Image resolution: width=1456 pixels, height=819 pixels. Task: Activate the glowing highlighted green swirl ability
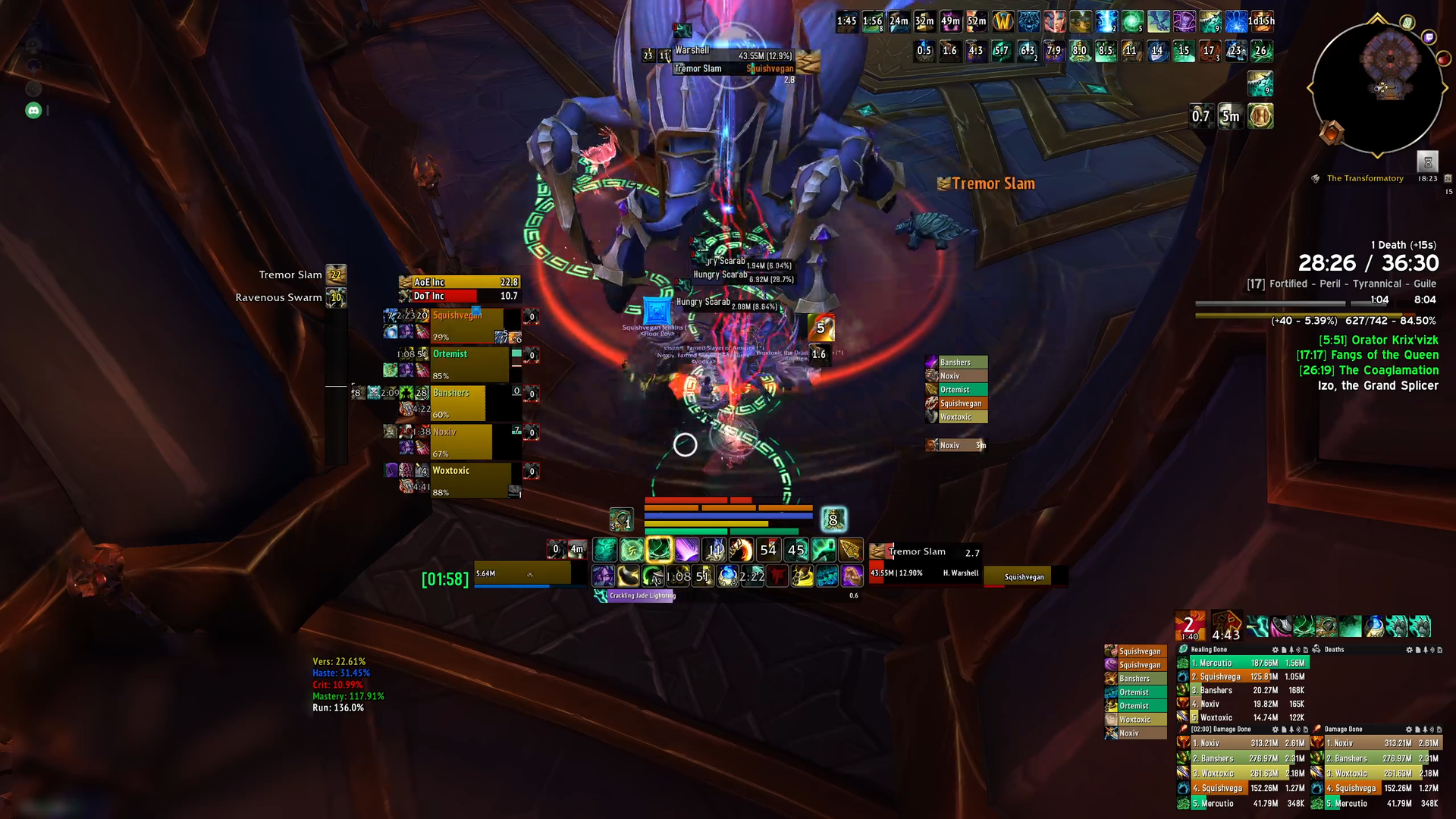tap(659, 550)
